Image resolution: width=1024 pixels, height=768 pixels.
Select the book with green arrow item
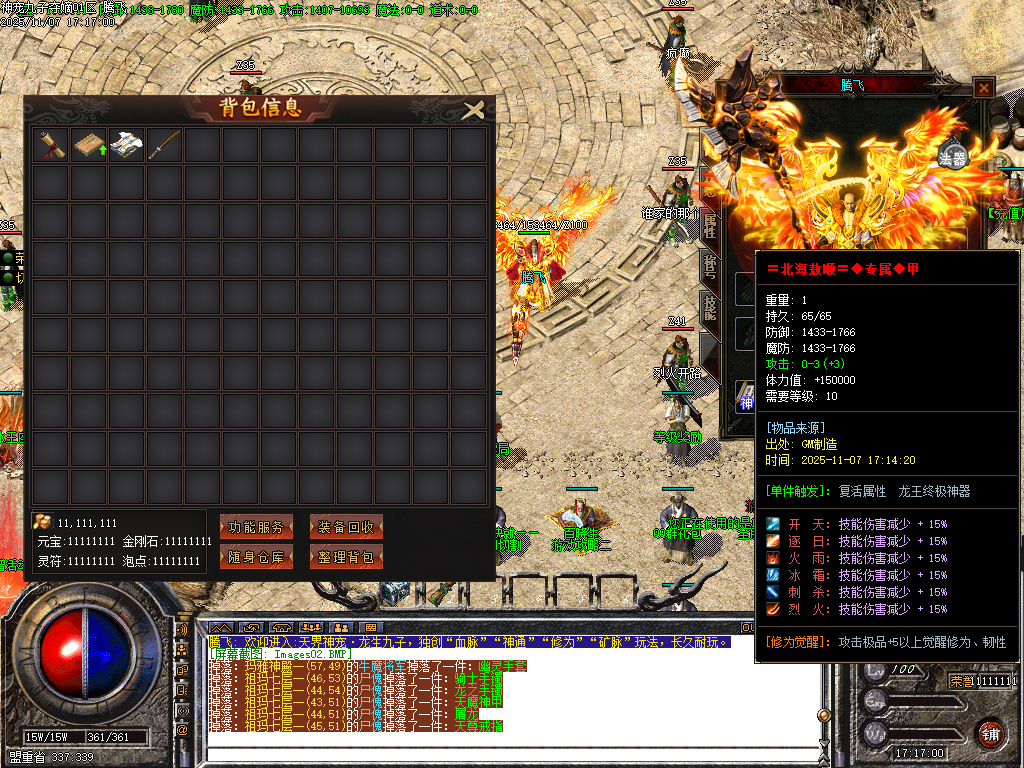coord(89,145)
